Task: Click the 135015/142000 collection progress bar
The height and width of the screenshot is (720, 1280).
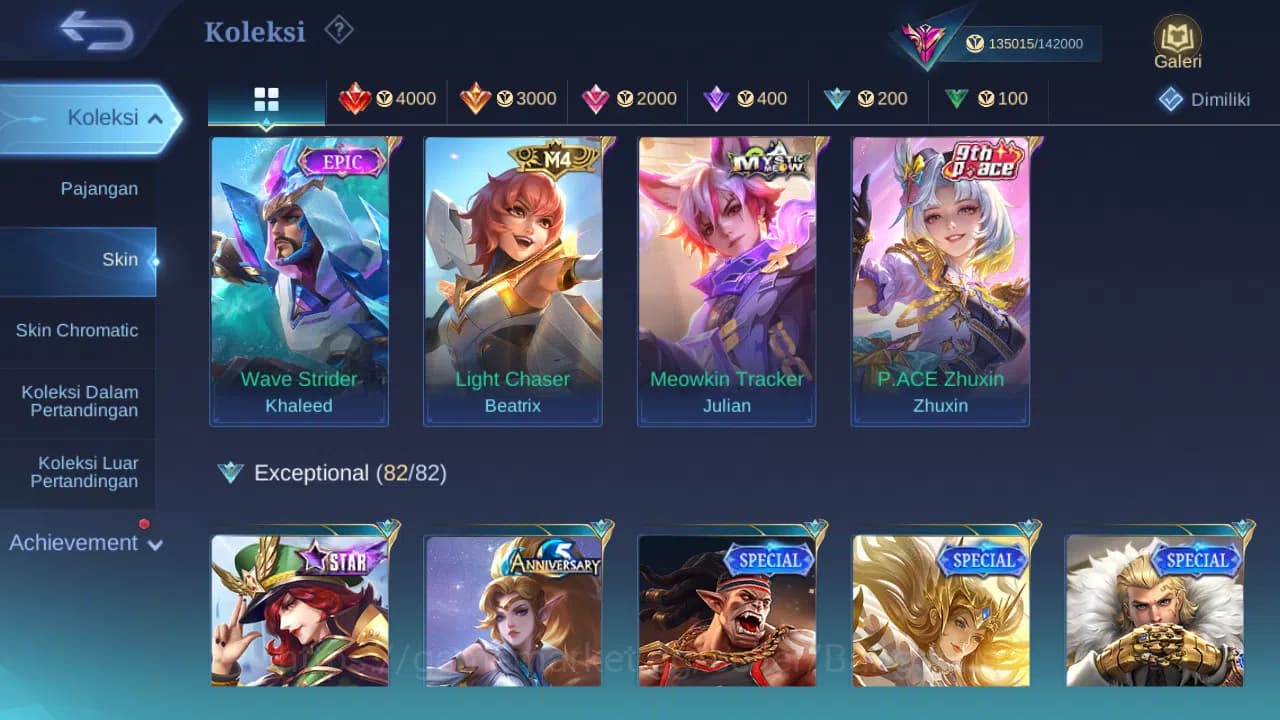Action: pos(1030,44)
